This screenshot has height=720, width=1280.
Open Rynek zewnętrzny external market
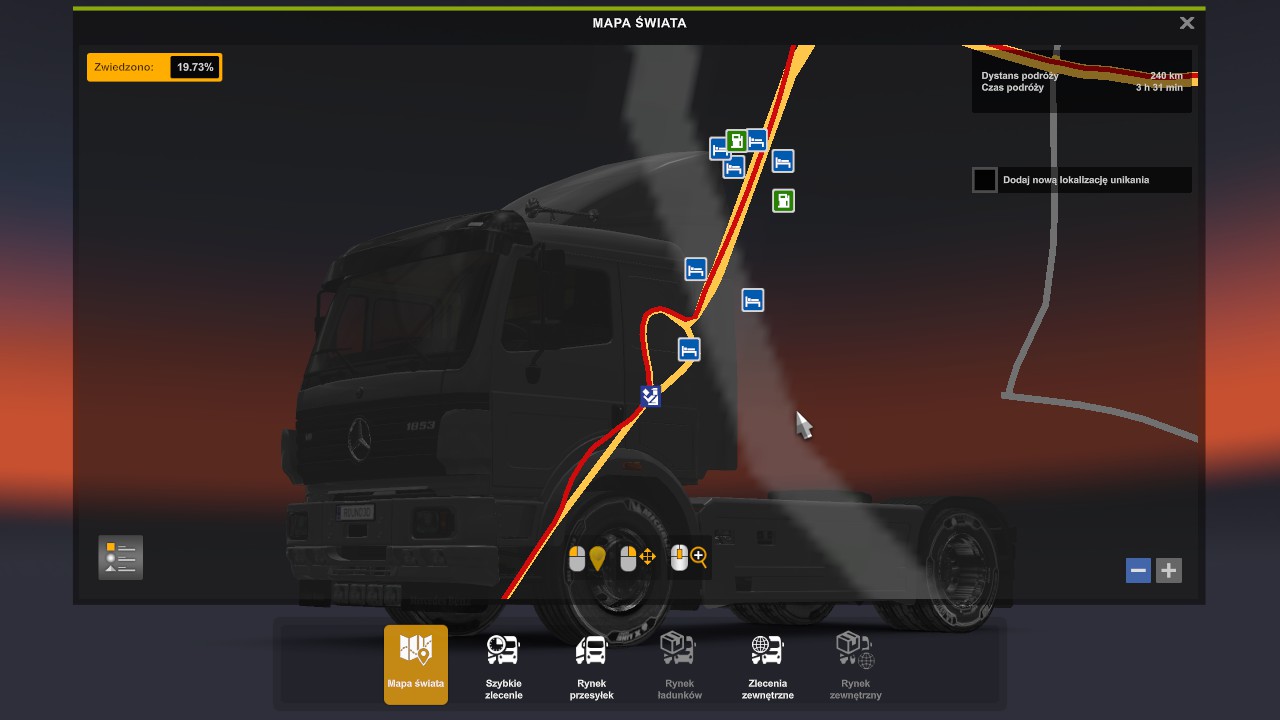coord(855,664)
